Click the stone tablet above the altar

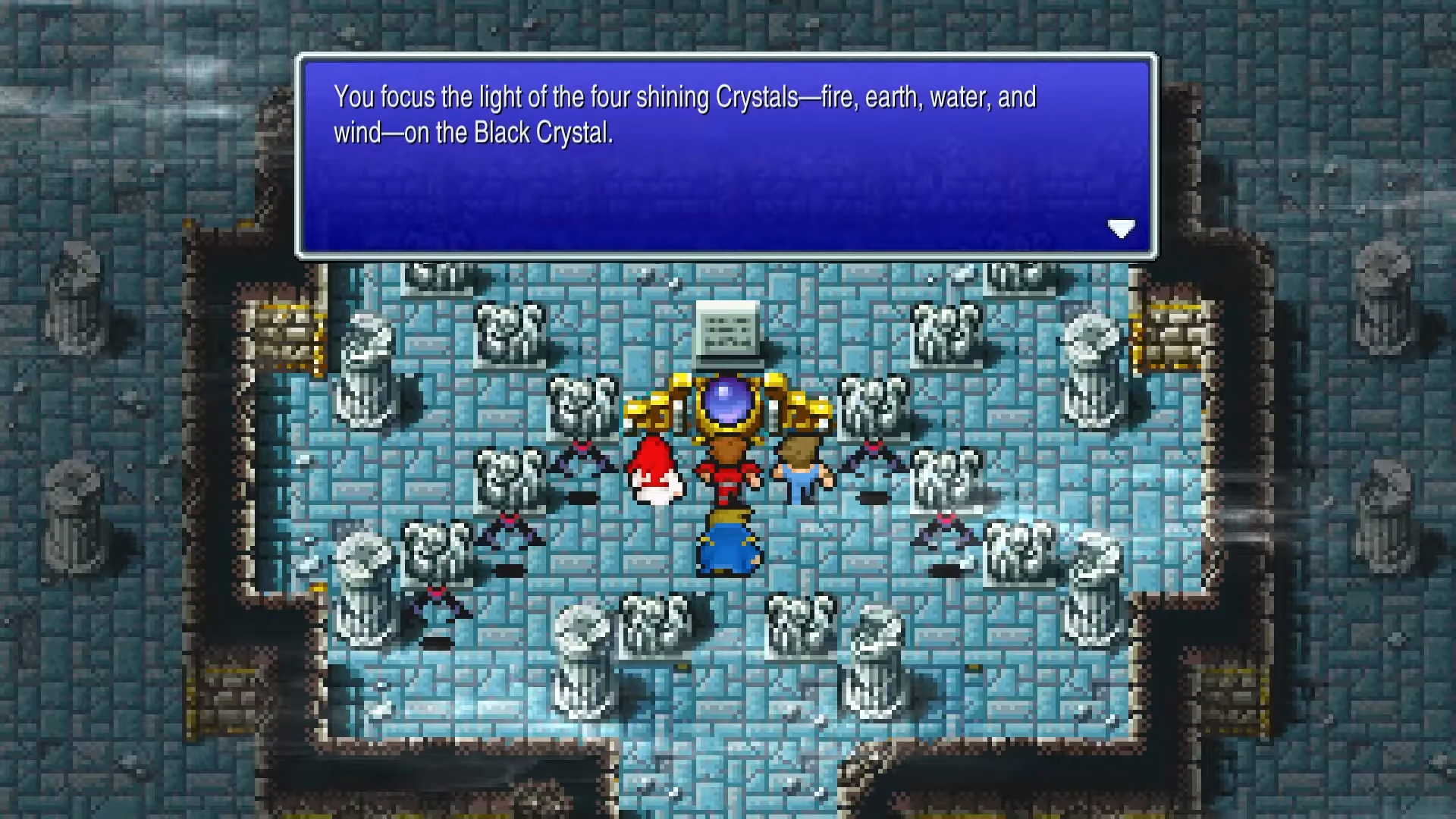tap(726, 334)
